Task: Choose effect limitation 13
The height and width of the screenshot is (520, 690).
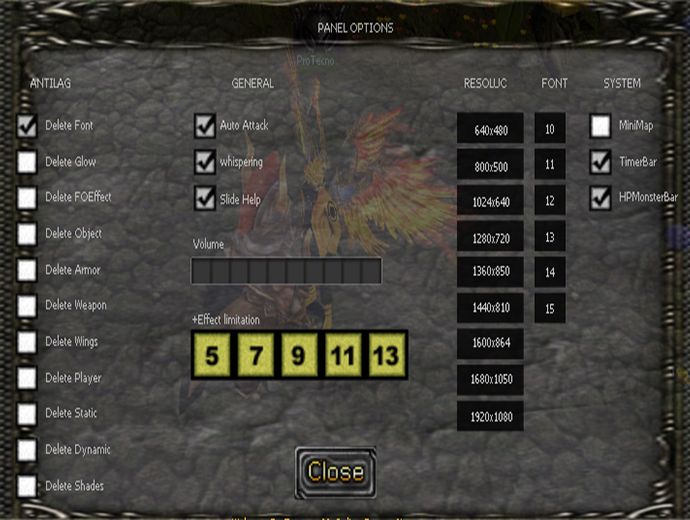Action: (x=387, y=354)
